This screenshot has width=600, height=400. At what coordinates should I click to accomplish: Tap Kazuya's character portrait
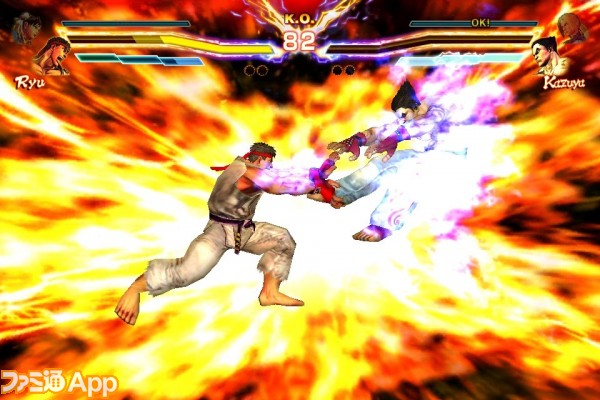[546, 56]
